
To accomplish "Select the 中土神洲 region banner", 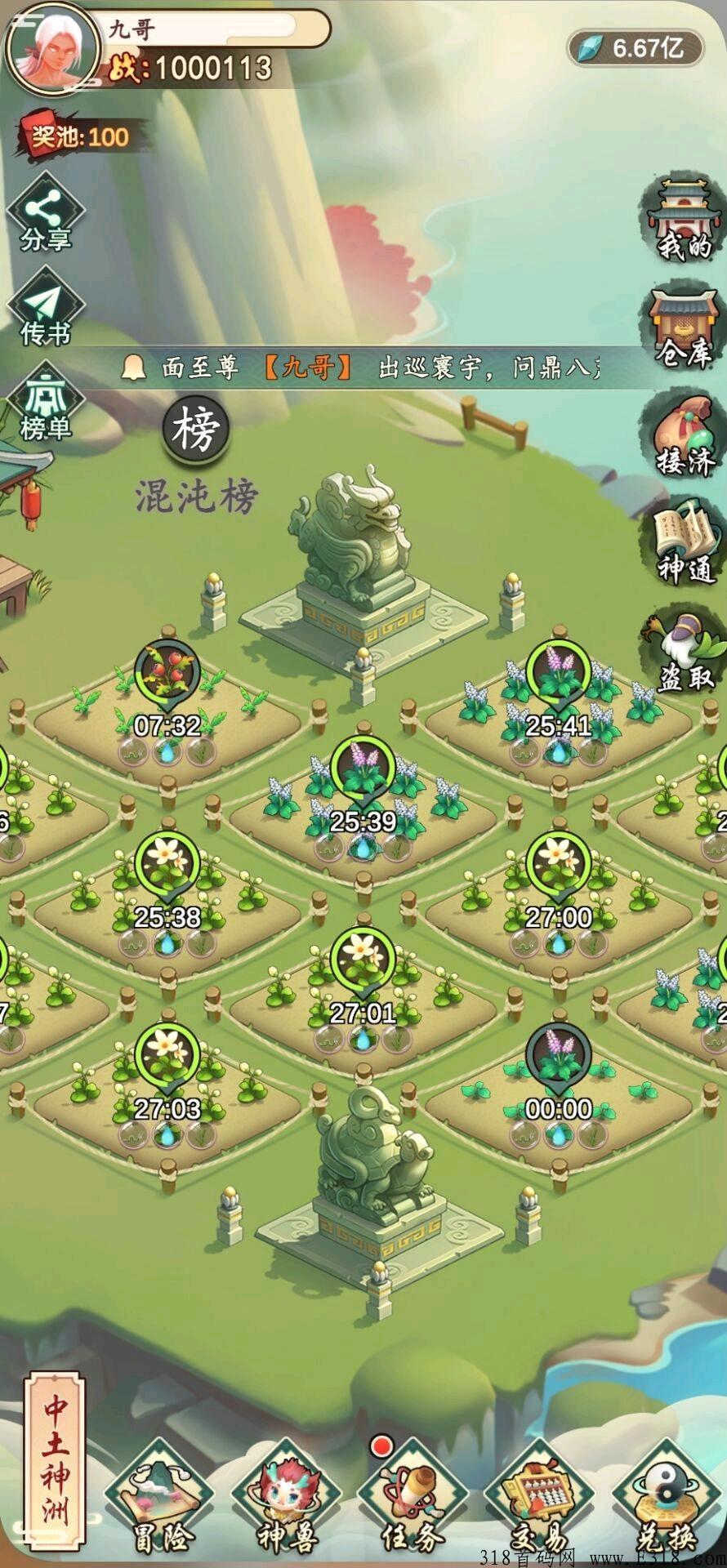I will [x=56, y=1460].
